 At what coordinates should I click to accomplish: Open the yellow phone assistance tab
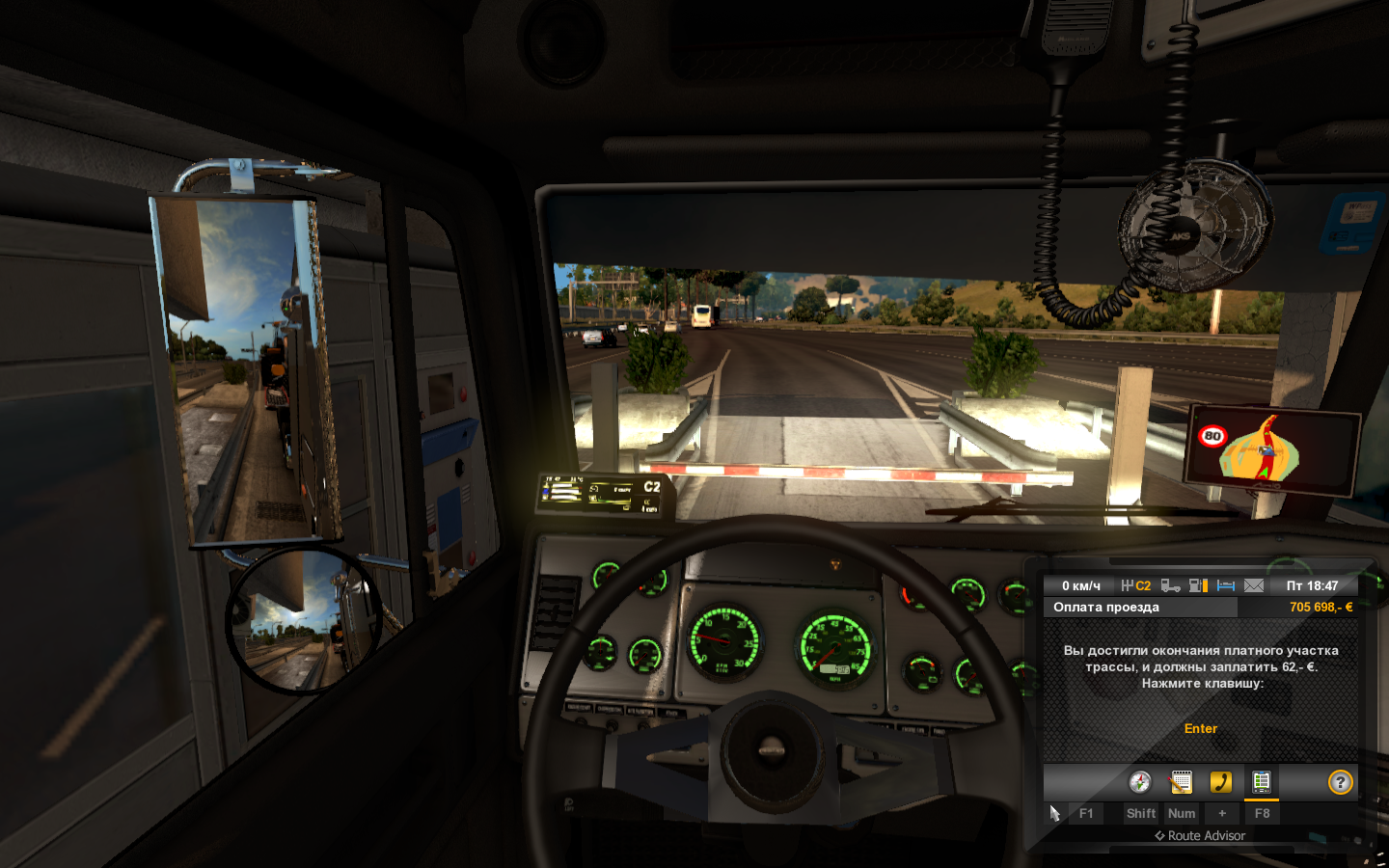(x=1221, y=782)
